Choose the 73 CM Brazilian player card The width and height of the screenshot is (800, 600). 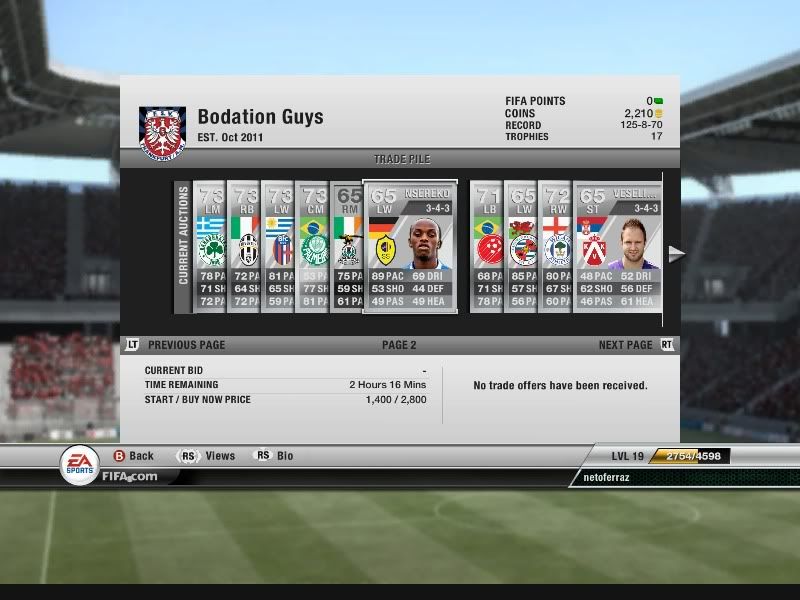pos(312,247)
